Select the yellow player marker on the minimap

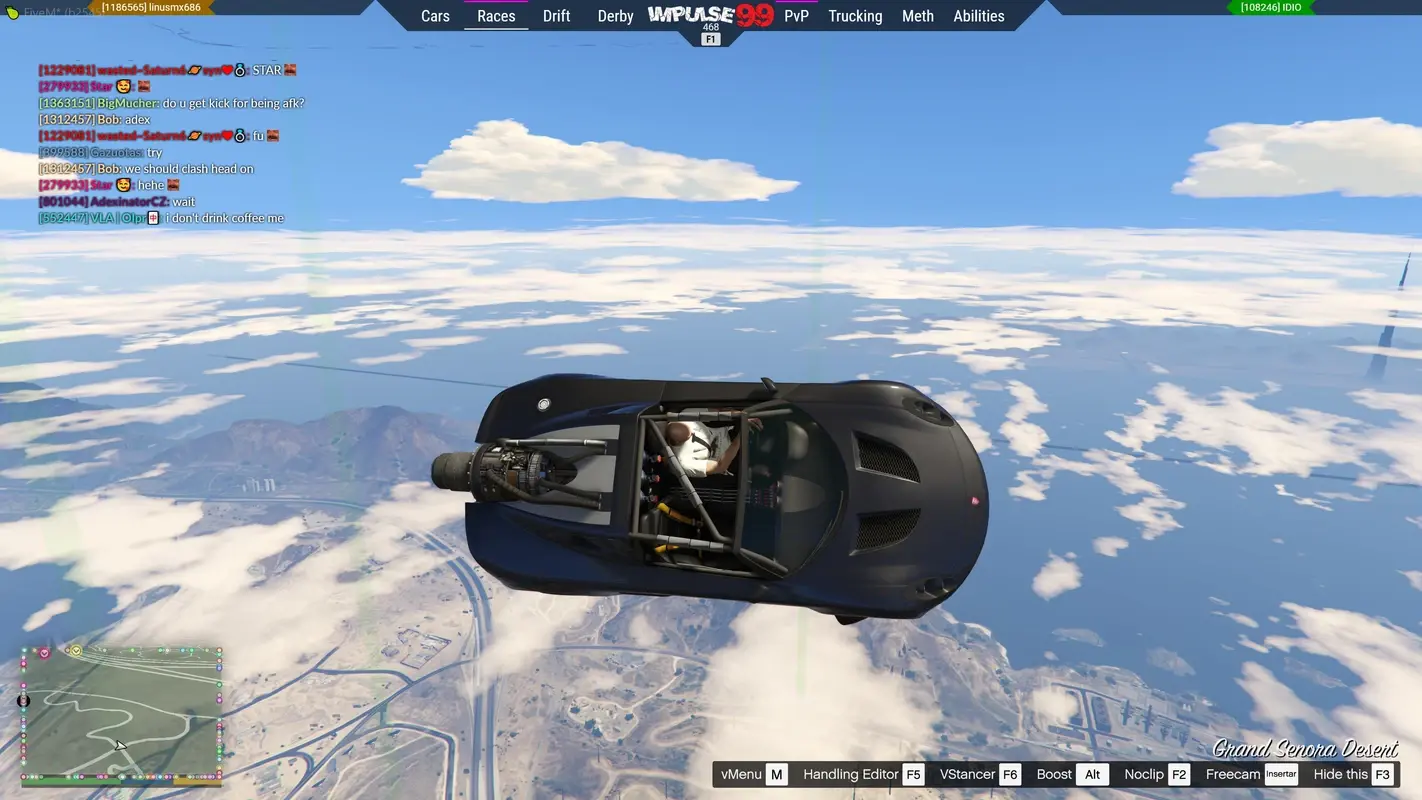tap(76, 651)
